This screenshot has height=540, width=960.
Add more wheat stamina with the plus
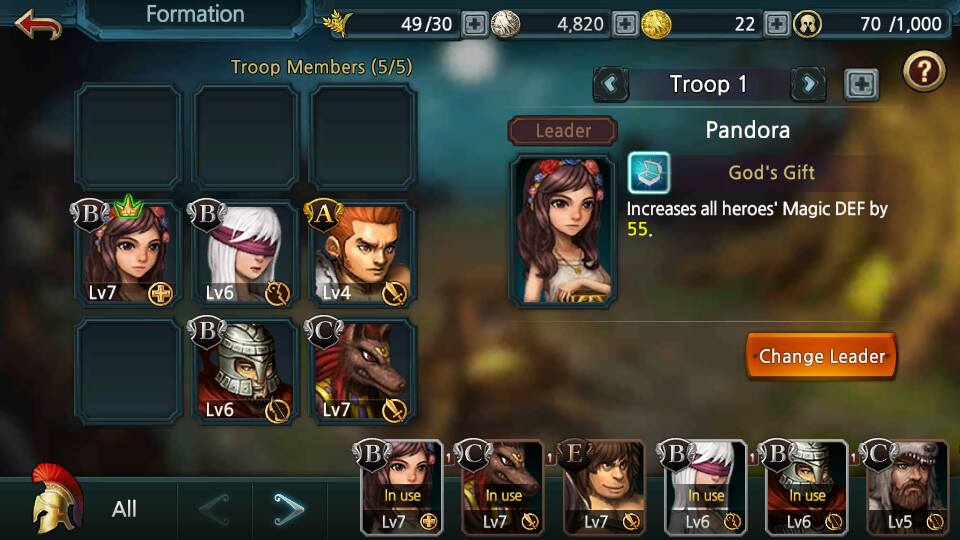click(475, 24)
